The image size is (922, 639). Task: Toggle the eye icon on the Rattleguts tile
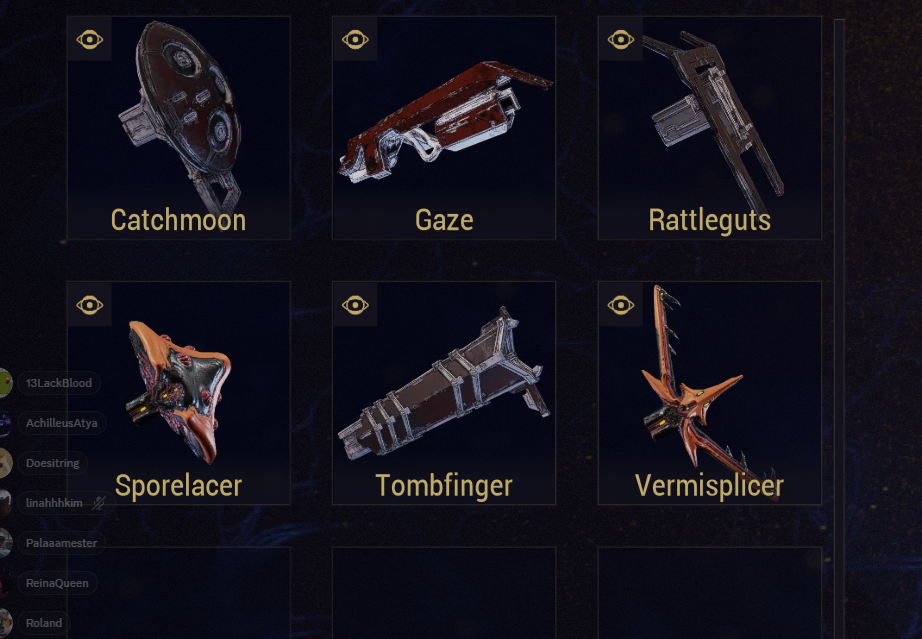tap(621, 39)
